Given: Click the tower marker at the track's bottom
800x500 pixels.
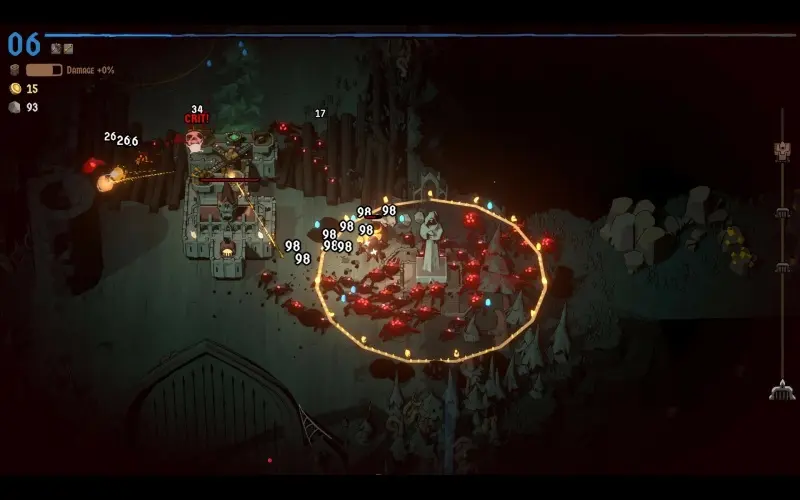Looking at the screenshot, I should pyautogui.click(x=782, y=392).
